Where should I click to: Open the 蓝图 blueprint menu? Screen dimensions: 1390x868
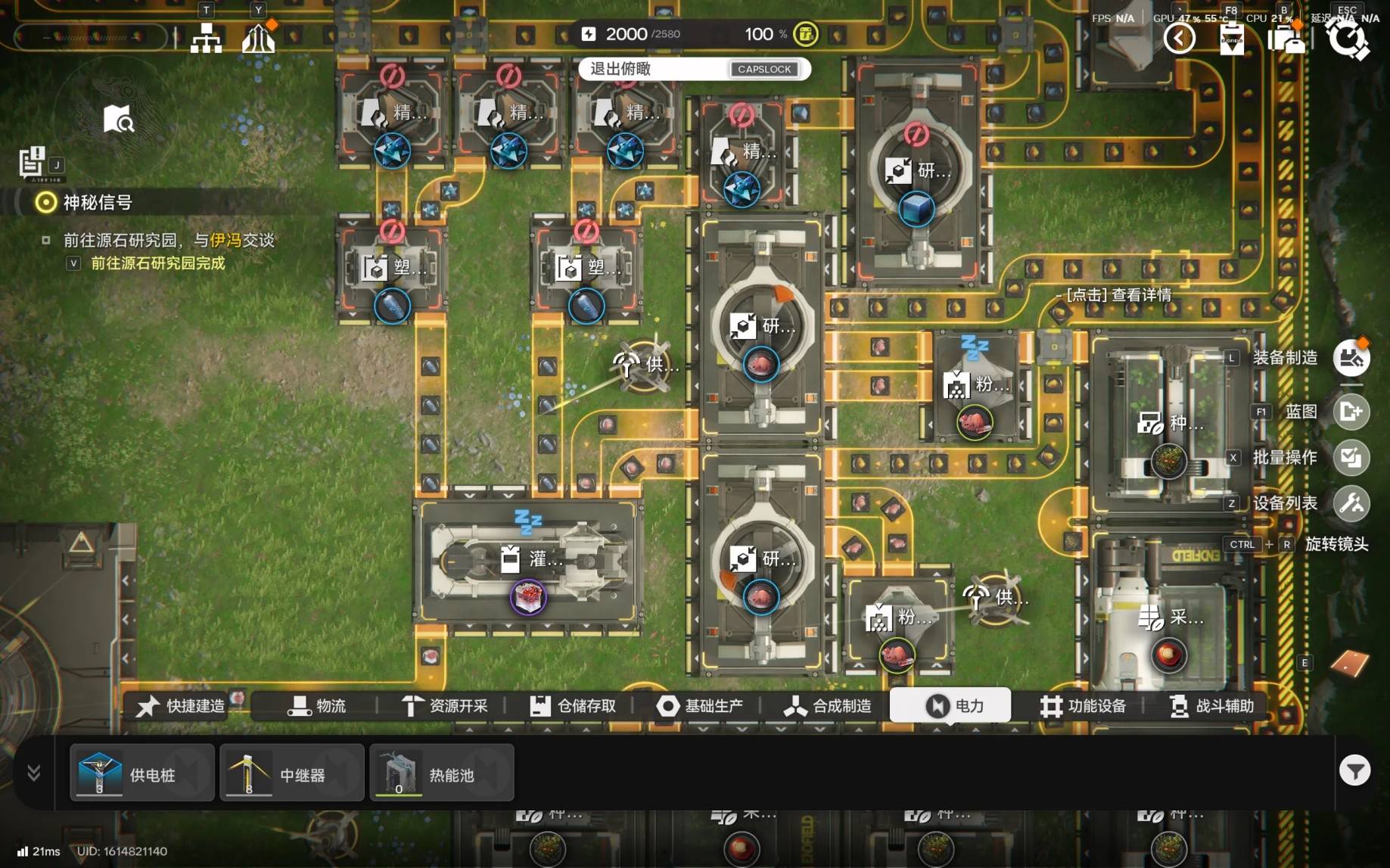1351,412
